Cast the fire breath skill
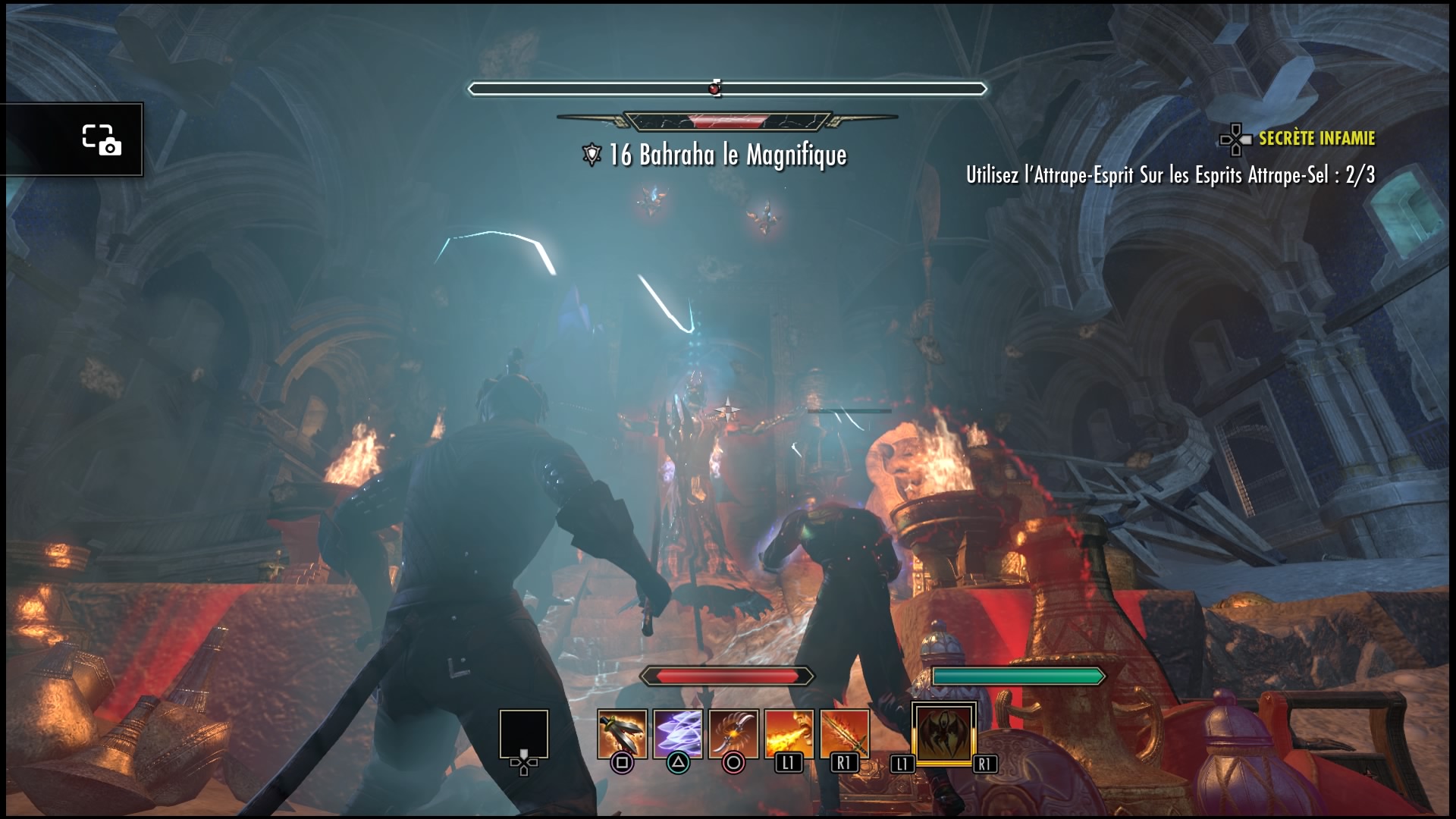 click(789, 733)
